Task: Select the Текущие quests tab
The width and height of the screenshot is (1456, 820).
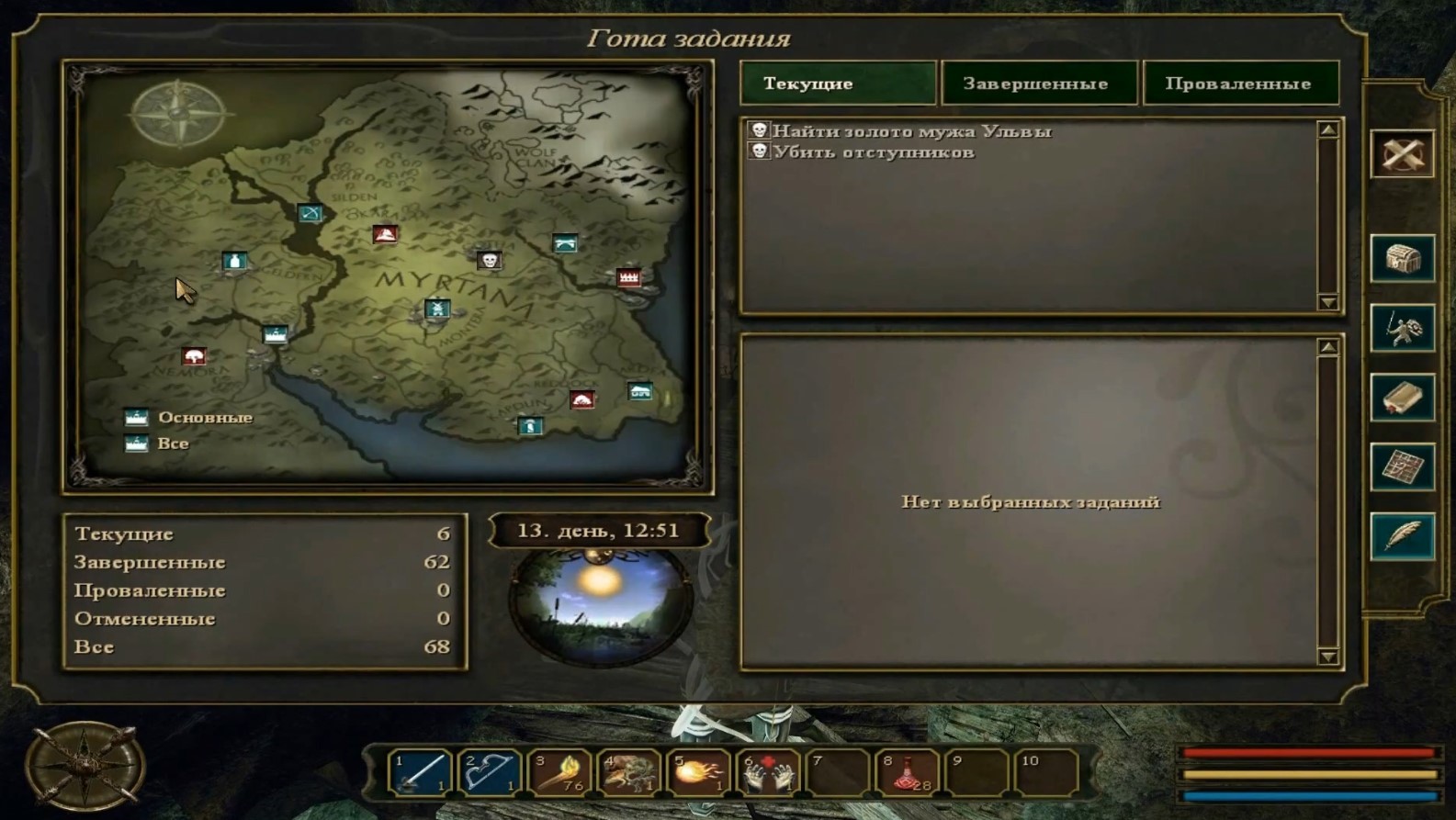Action: 837,84
